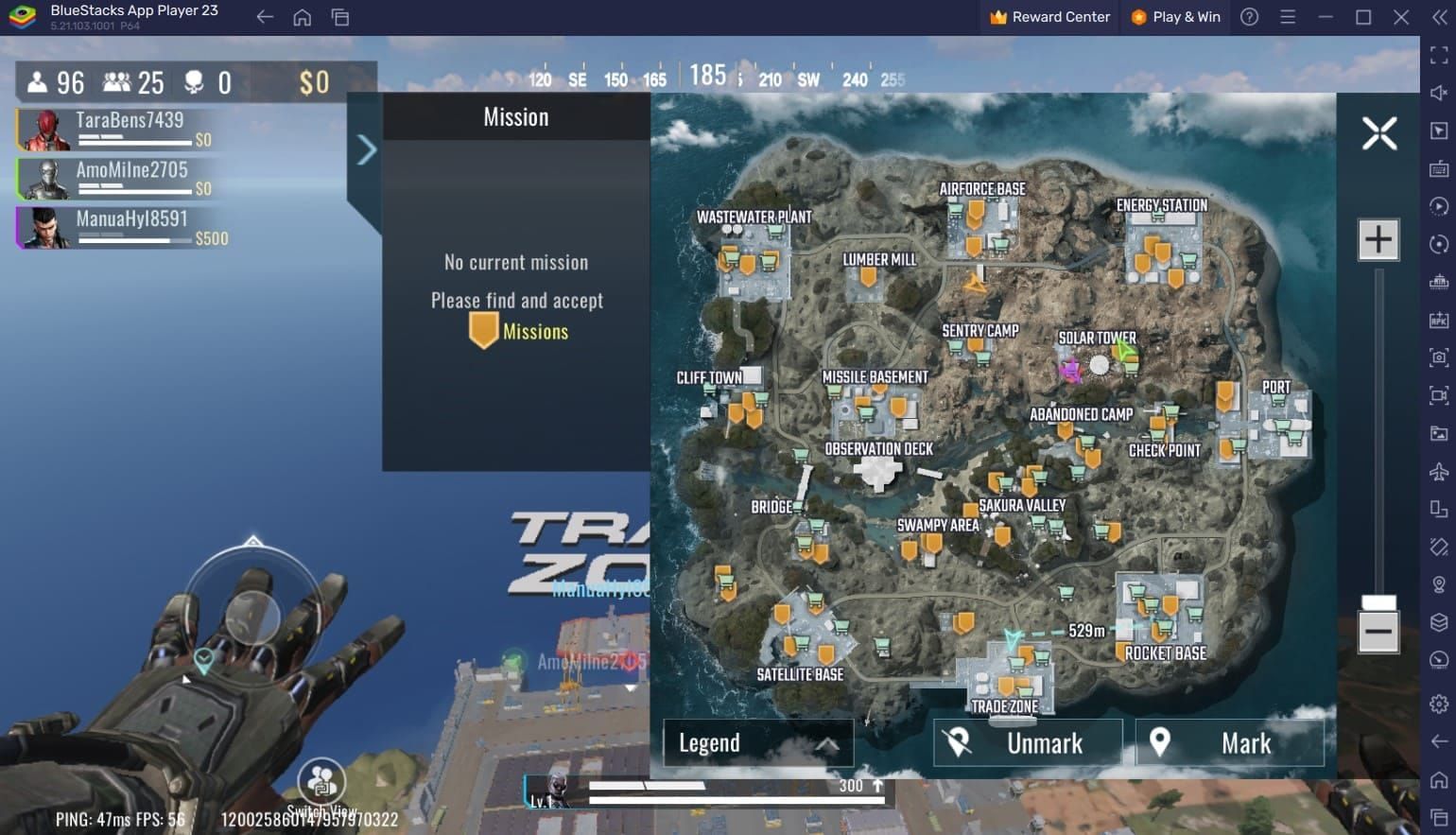Image resolution: width=1456 pixels, height=835 pixels.
Task: Open BlueStacks settings via gear icon
Action: 1439,703
